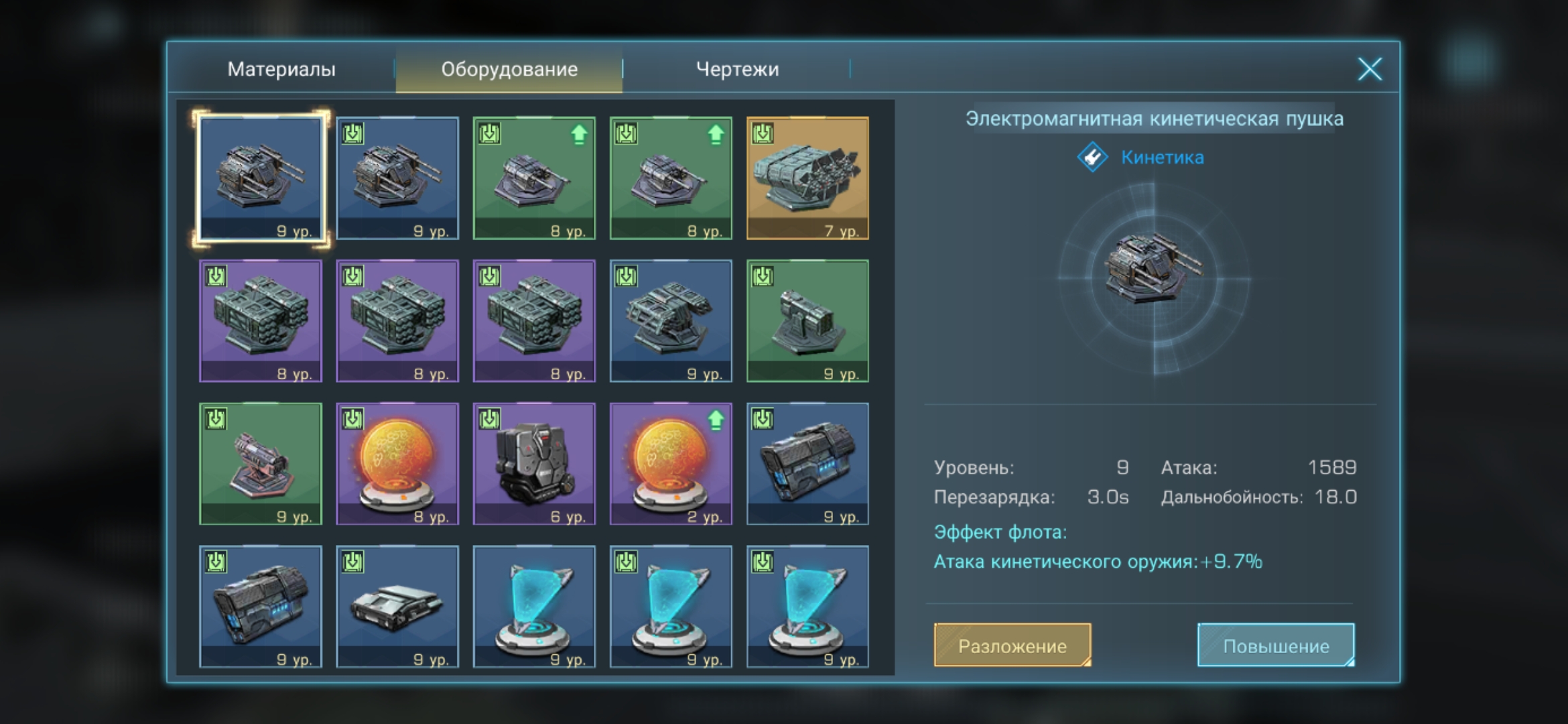Viewport: 1568px width, 724px height.
Task: Switch to the Материалы tab
Action: tap(281, 69)
